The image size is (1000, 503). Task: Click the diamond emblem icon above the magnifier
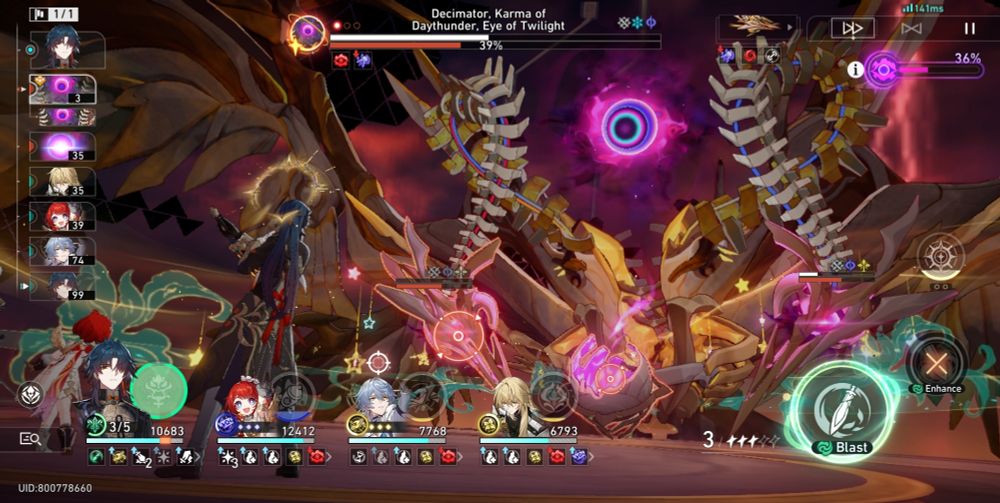(x=29, y=394)
